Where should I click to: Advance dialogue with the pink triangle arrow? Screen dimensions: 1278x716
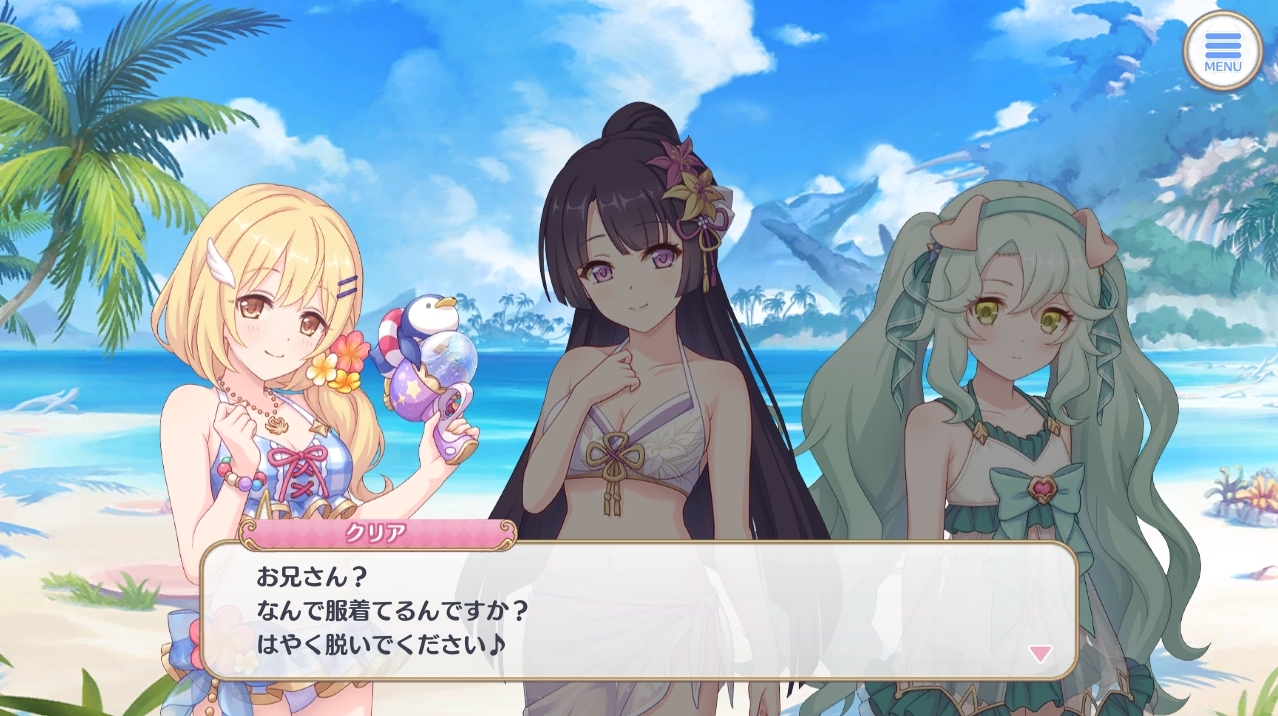click(x=1040, y=653)
